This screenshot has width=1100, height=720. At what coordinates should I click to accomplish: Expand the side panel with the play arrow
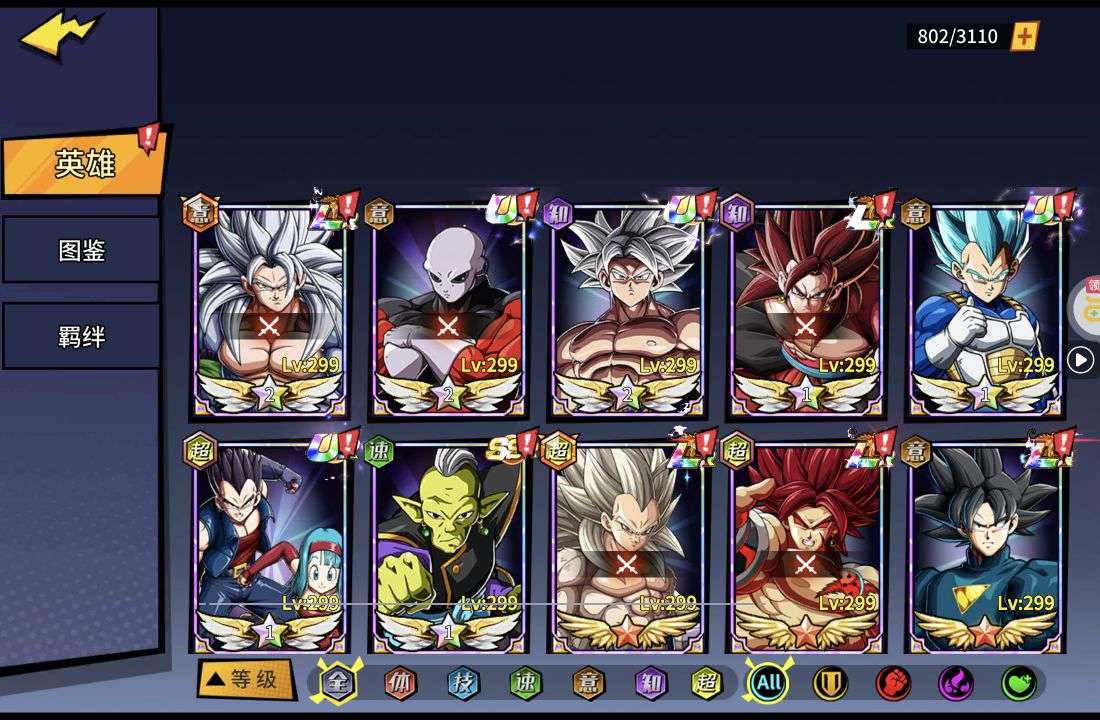1080,360
